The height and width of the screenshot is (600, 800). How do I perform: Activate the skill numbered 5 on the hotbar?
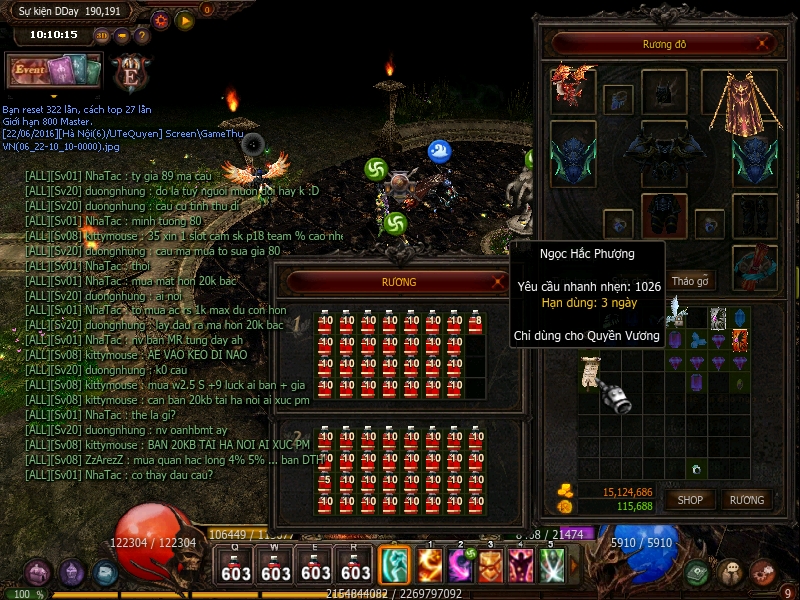[x=551, y=566]
